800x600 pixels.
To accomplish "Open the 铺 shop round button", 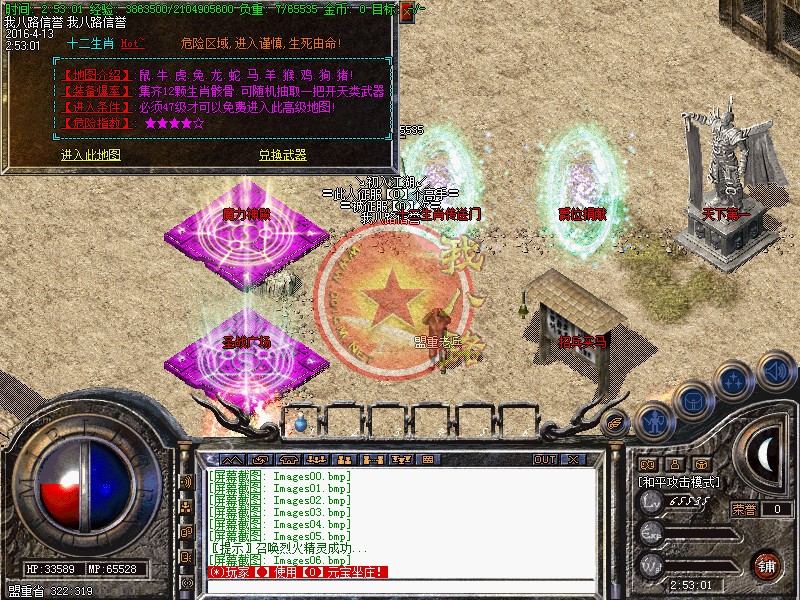I will click(767, 564).
